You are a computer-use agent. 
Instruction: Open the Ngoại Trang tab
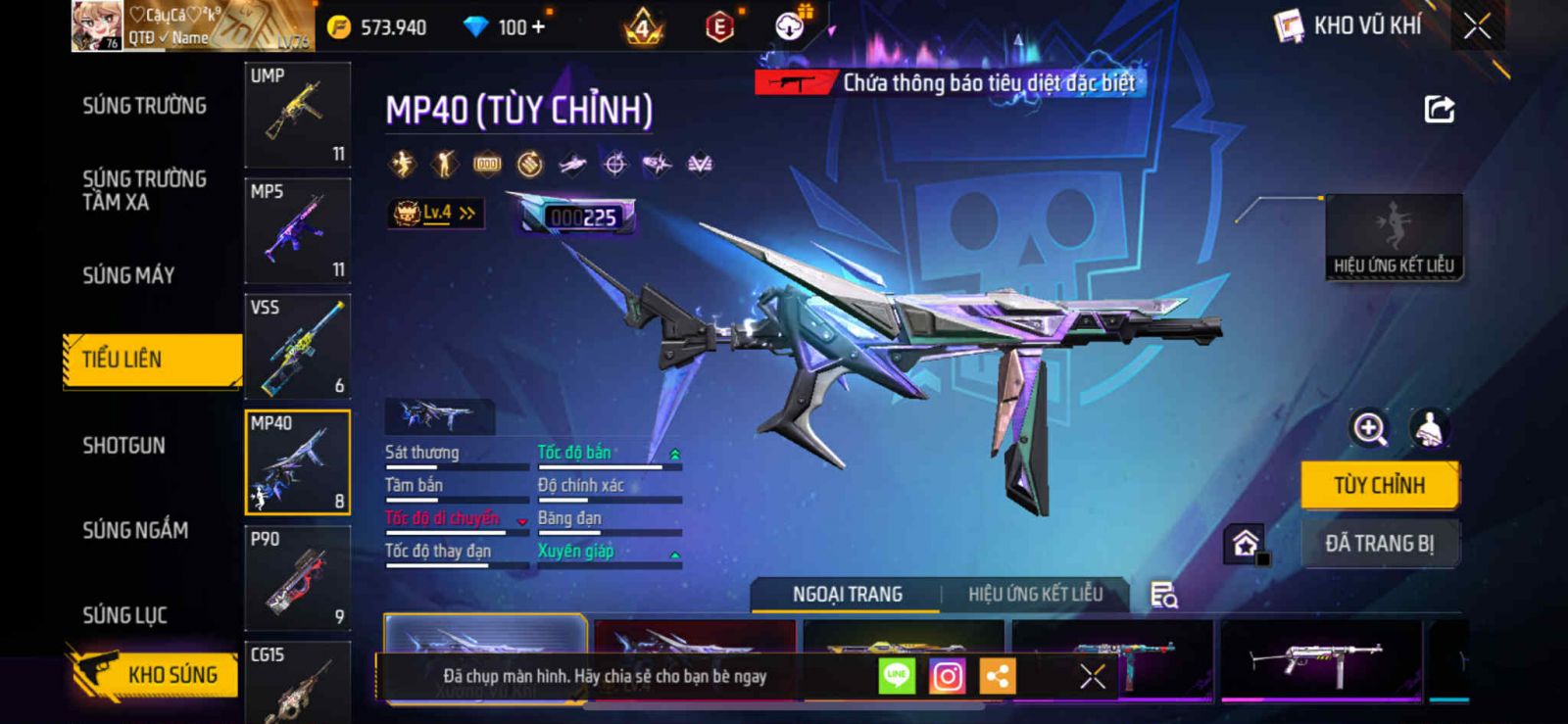[847, 595]
